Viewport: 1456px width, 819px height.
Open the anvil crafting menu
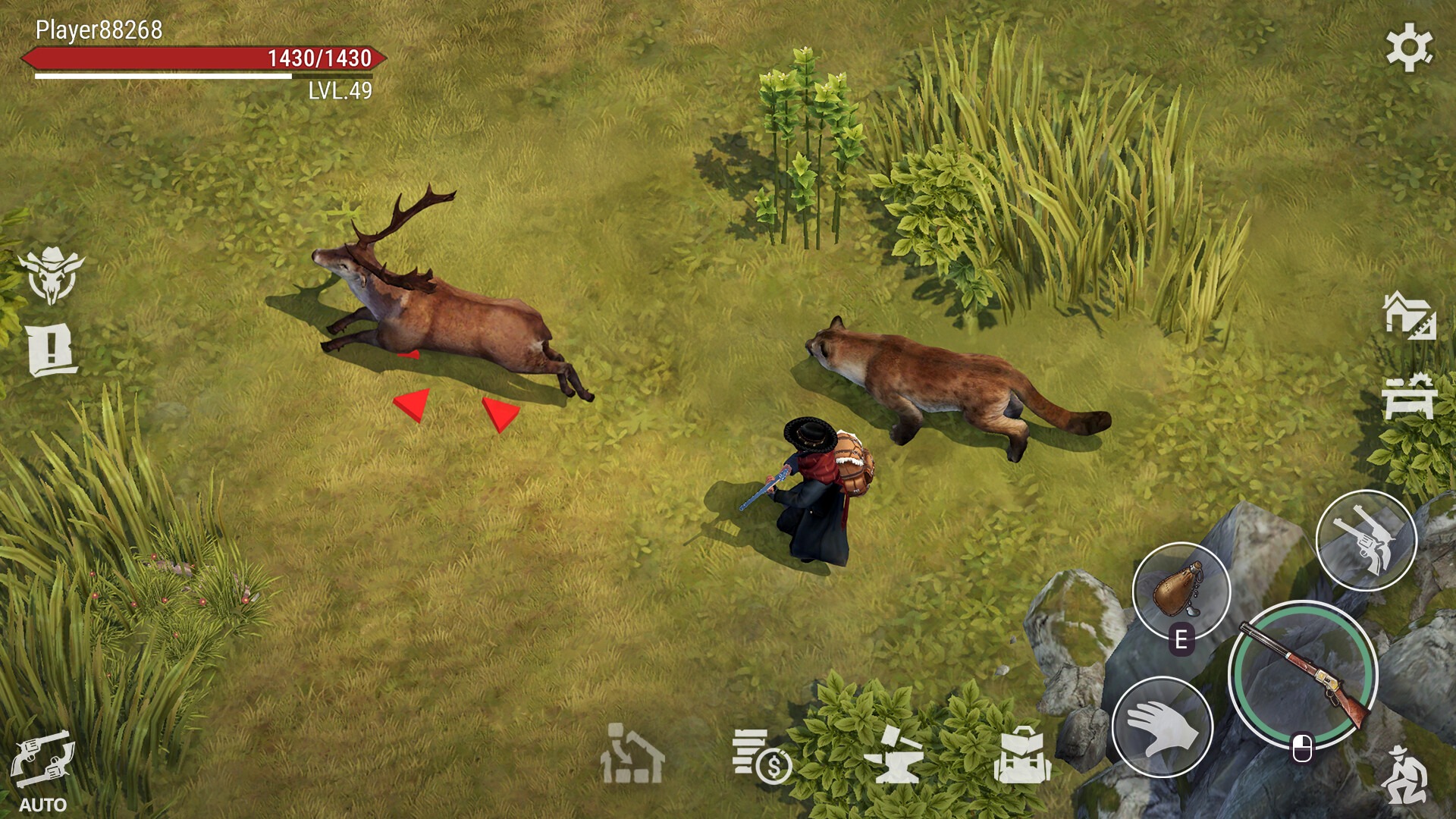click(x=893, y=755)
